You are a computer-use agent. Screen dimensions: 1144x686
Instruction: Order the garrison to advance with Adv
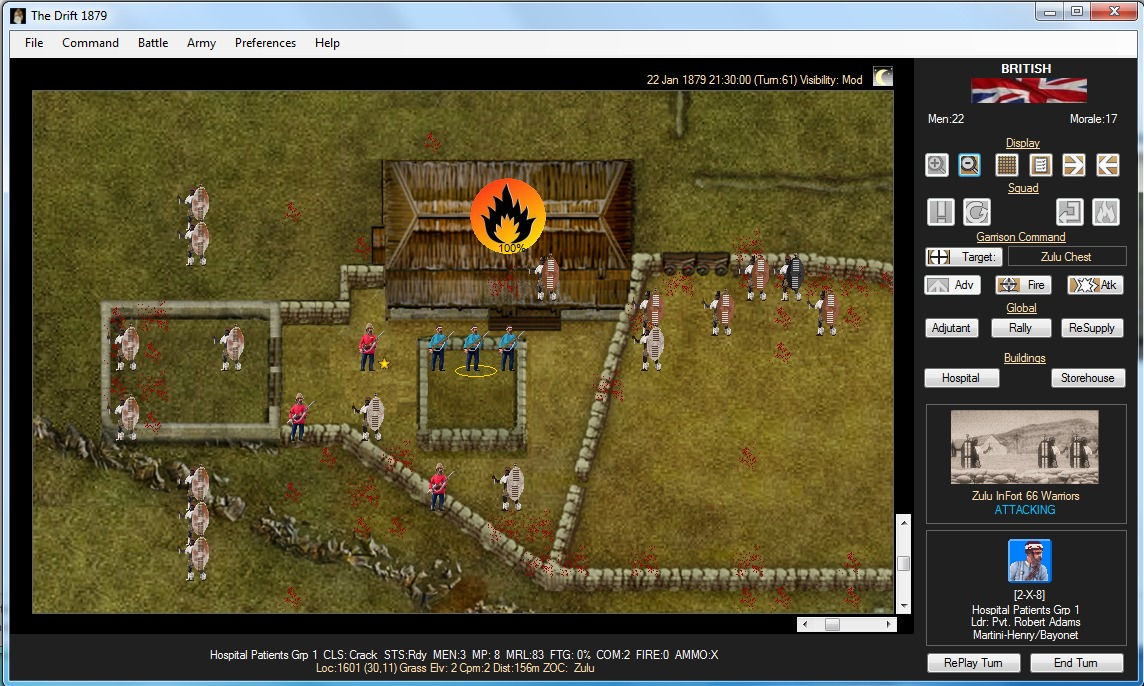click(x=952, y=285)
